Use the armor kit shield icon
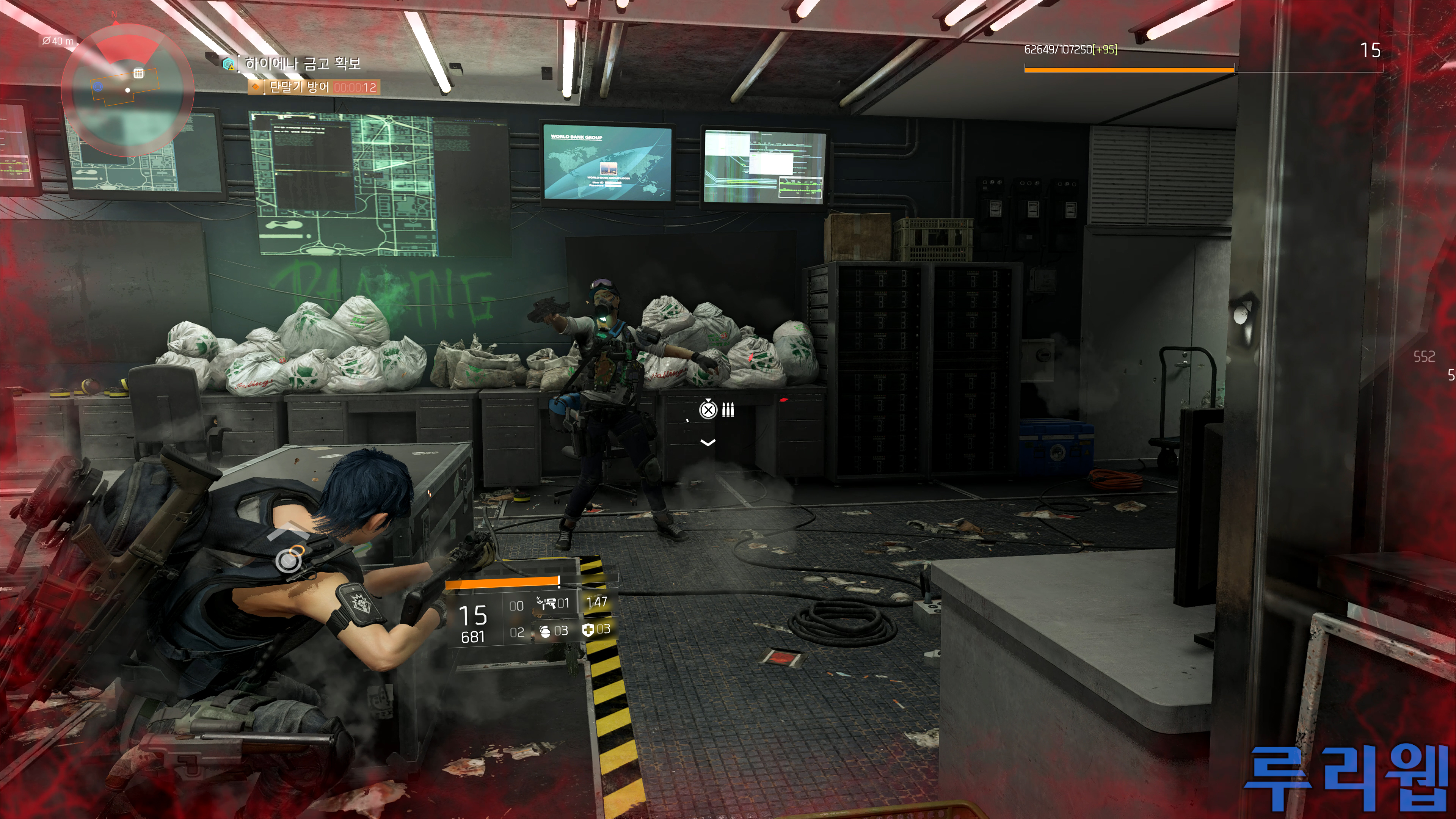The height and width of the screenshot is (819, 1456). click(x=588, y=630)
